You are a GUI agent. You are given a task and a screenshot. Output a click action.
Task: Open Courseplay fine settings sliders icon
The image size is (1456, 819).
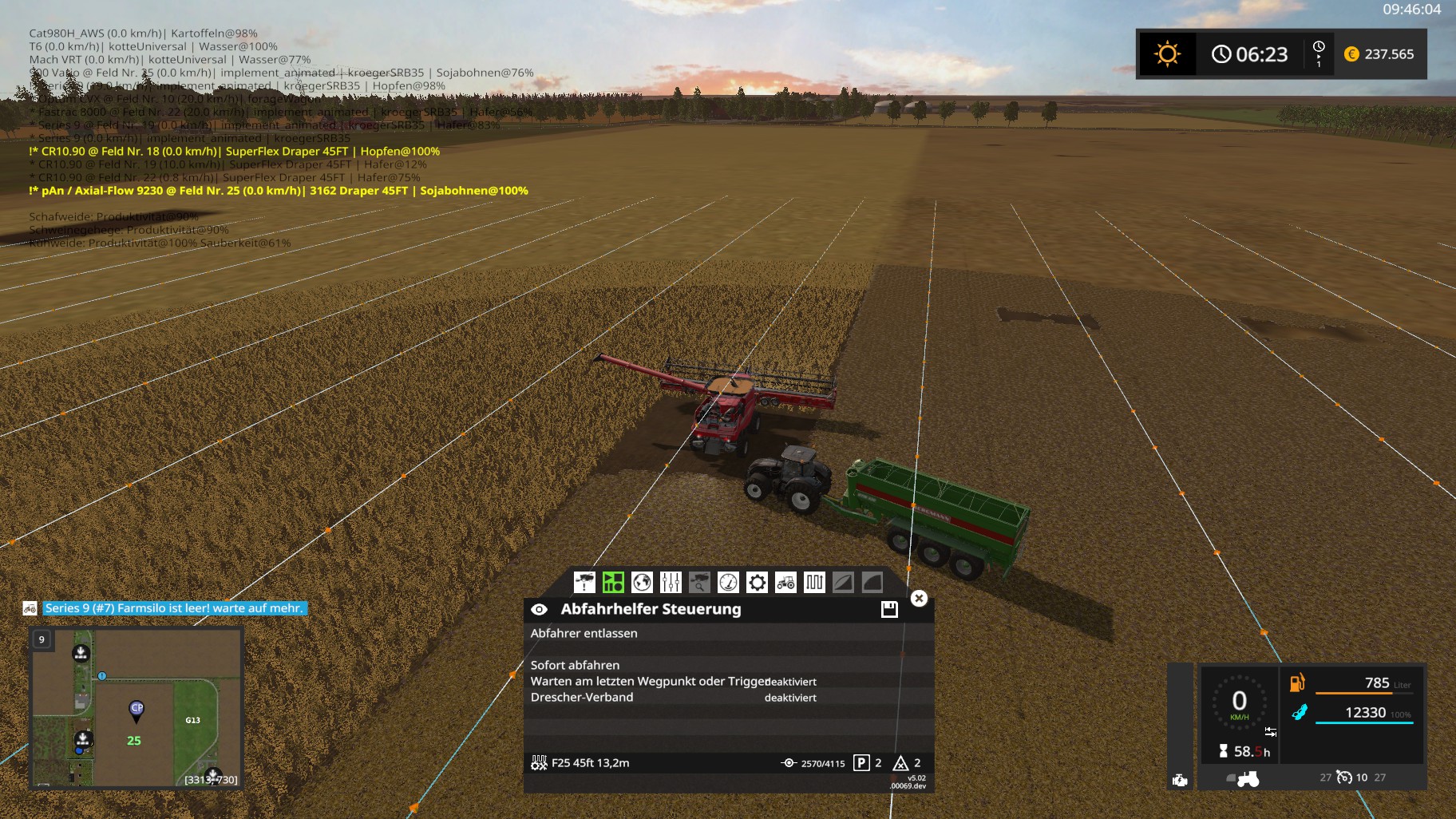[672, 582]
